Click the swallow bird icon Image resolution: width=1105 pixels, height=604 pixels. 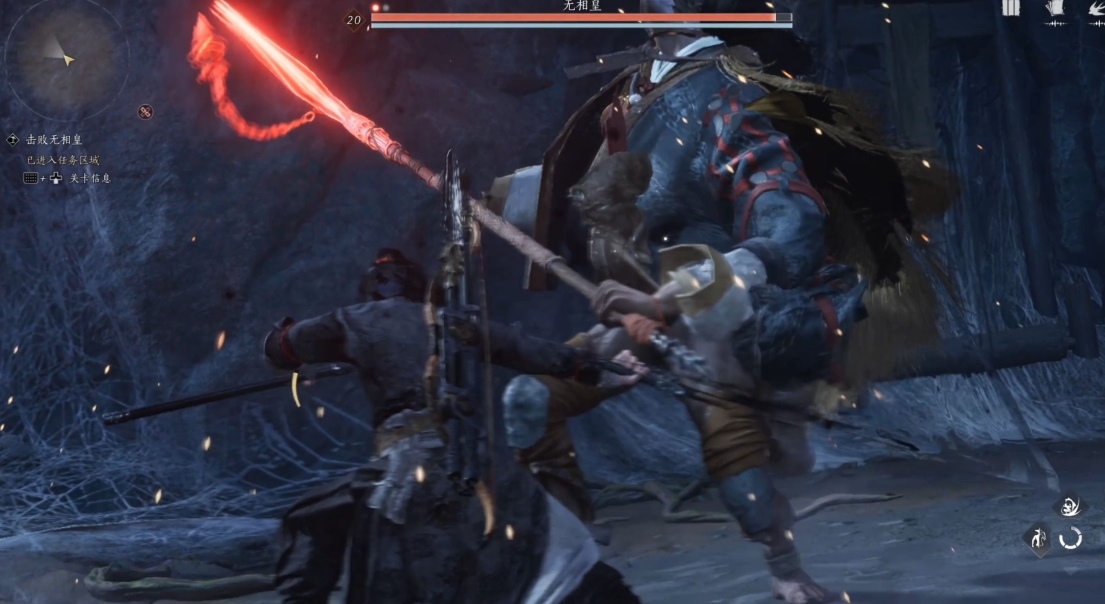coord(1095,12)
